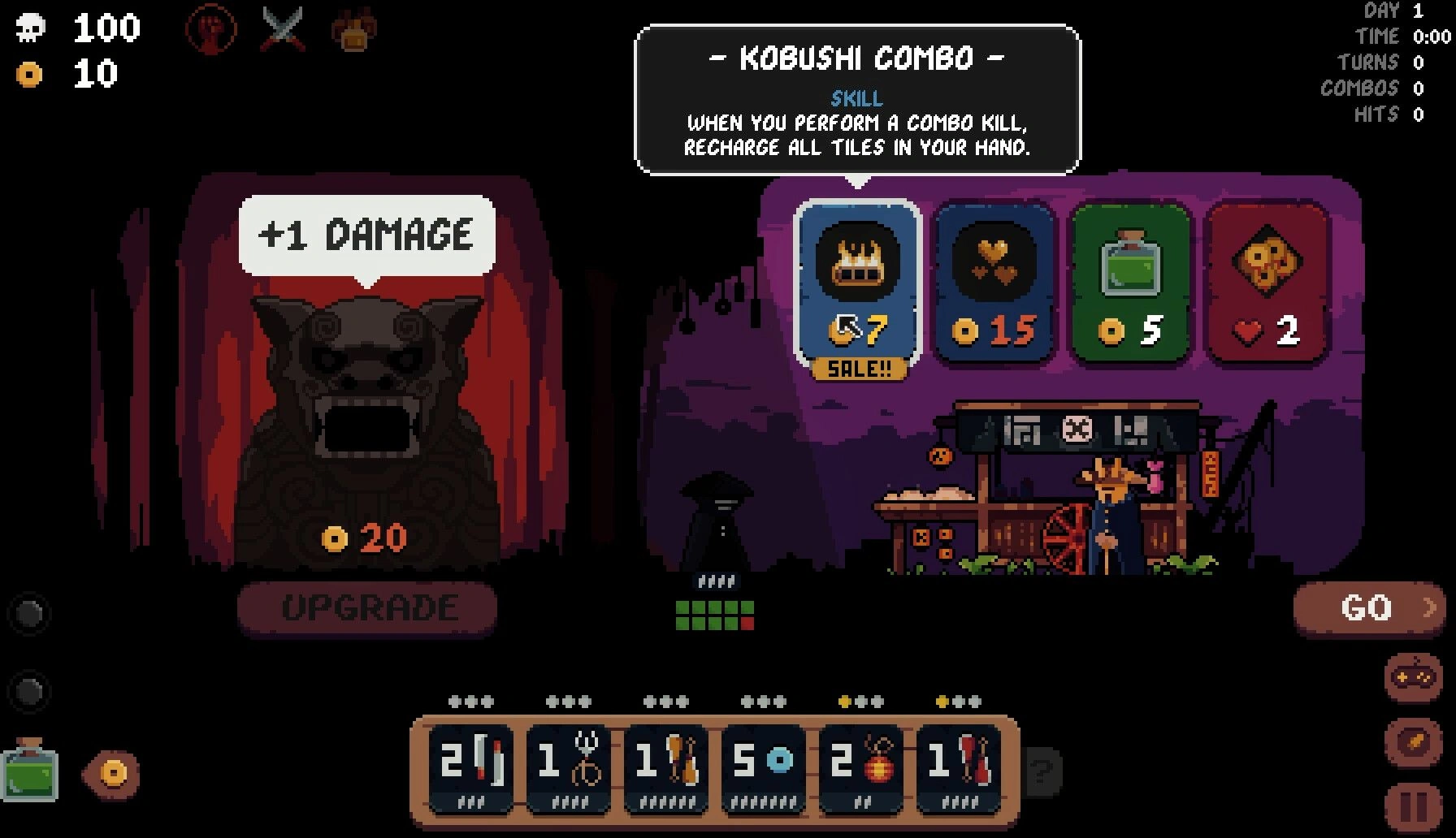The image size is (1456, 838).
Task: Use the green potion in the inventory
Action: pyautogui.click(x=31, y=770)
